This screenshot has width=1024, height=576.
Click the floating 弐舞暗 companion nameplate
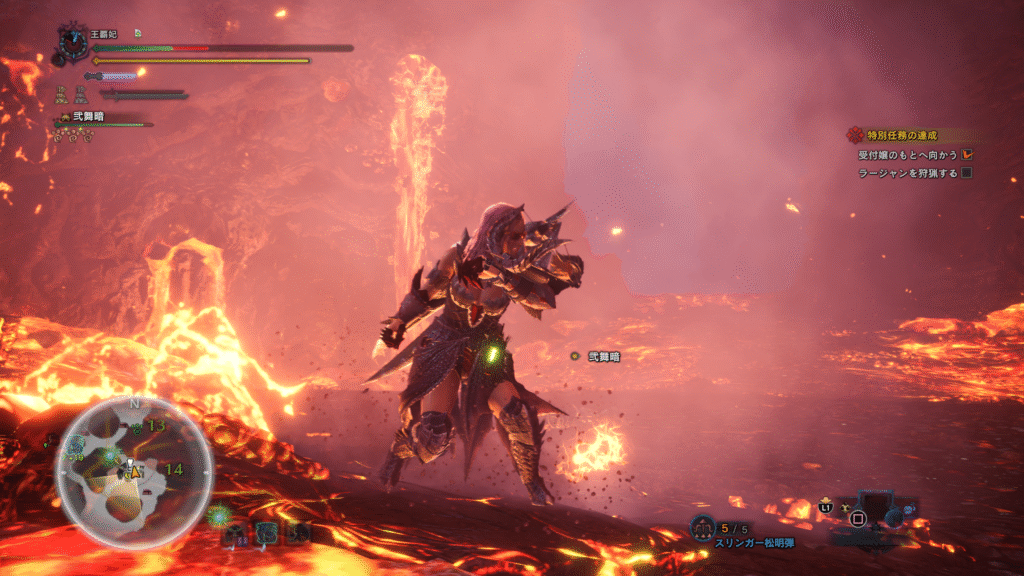(x=603, y=356)
